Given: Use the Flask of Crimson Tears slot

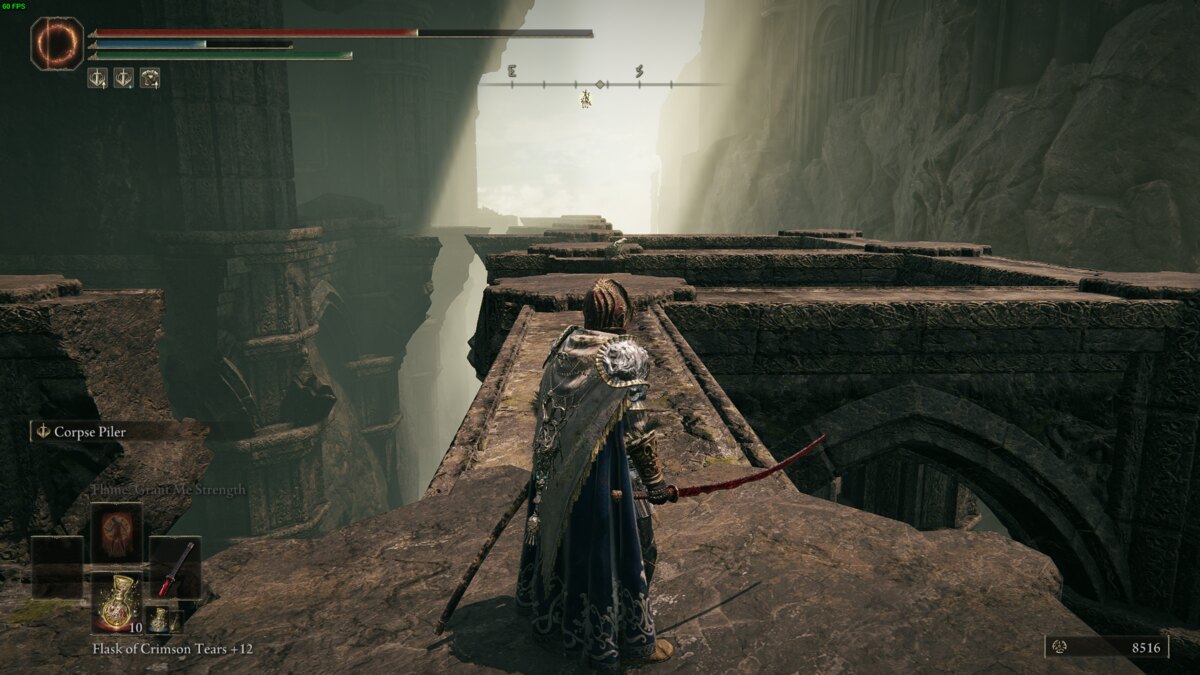Looking at the screenshot, I should (x=117, y=603).
